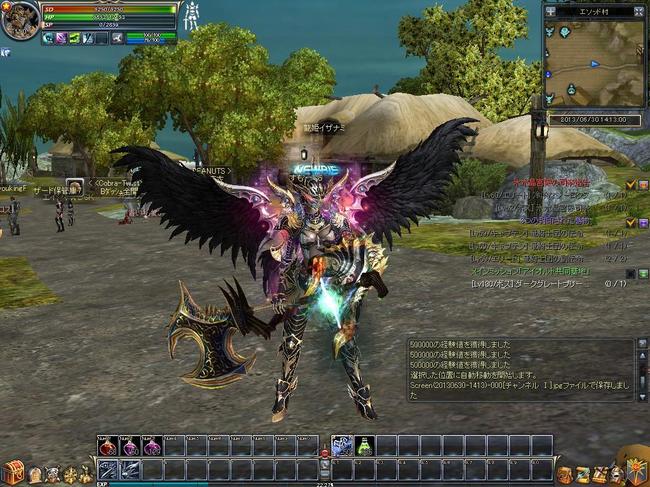Use the green flask hotbar item

[x=364, y=447]
